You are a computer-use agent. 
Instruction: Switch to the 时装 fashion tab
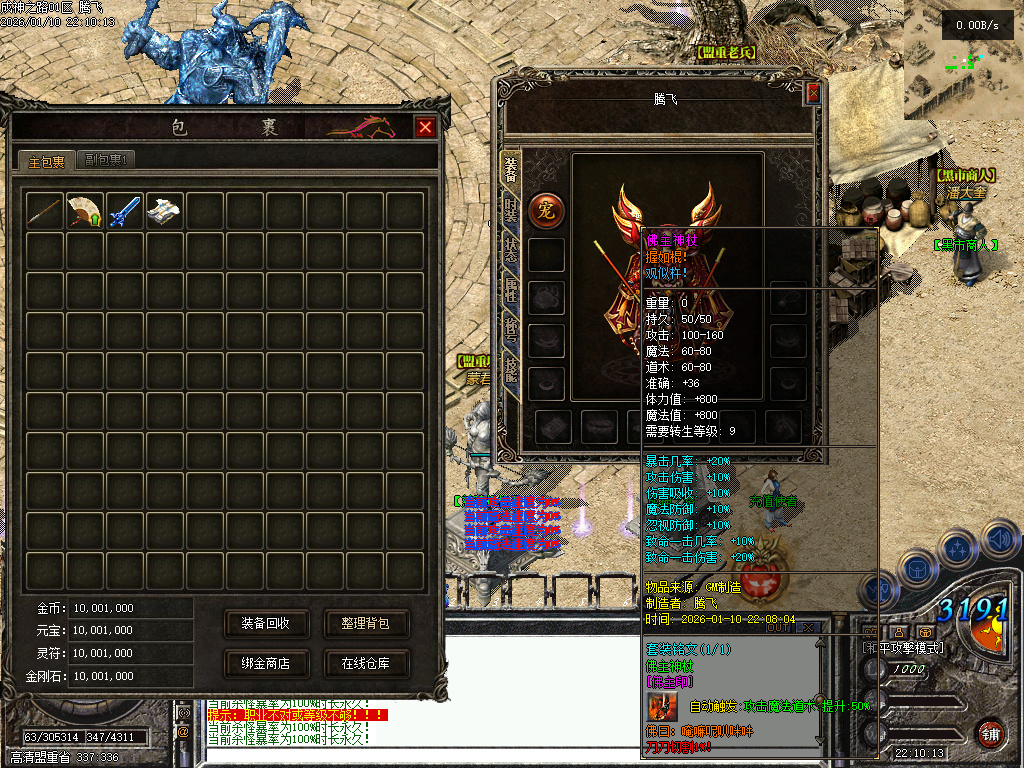pos(511,209)
